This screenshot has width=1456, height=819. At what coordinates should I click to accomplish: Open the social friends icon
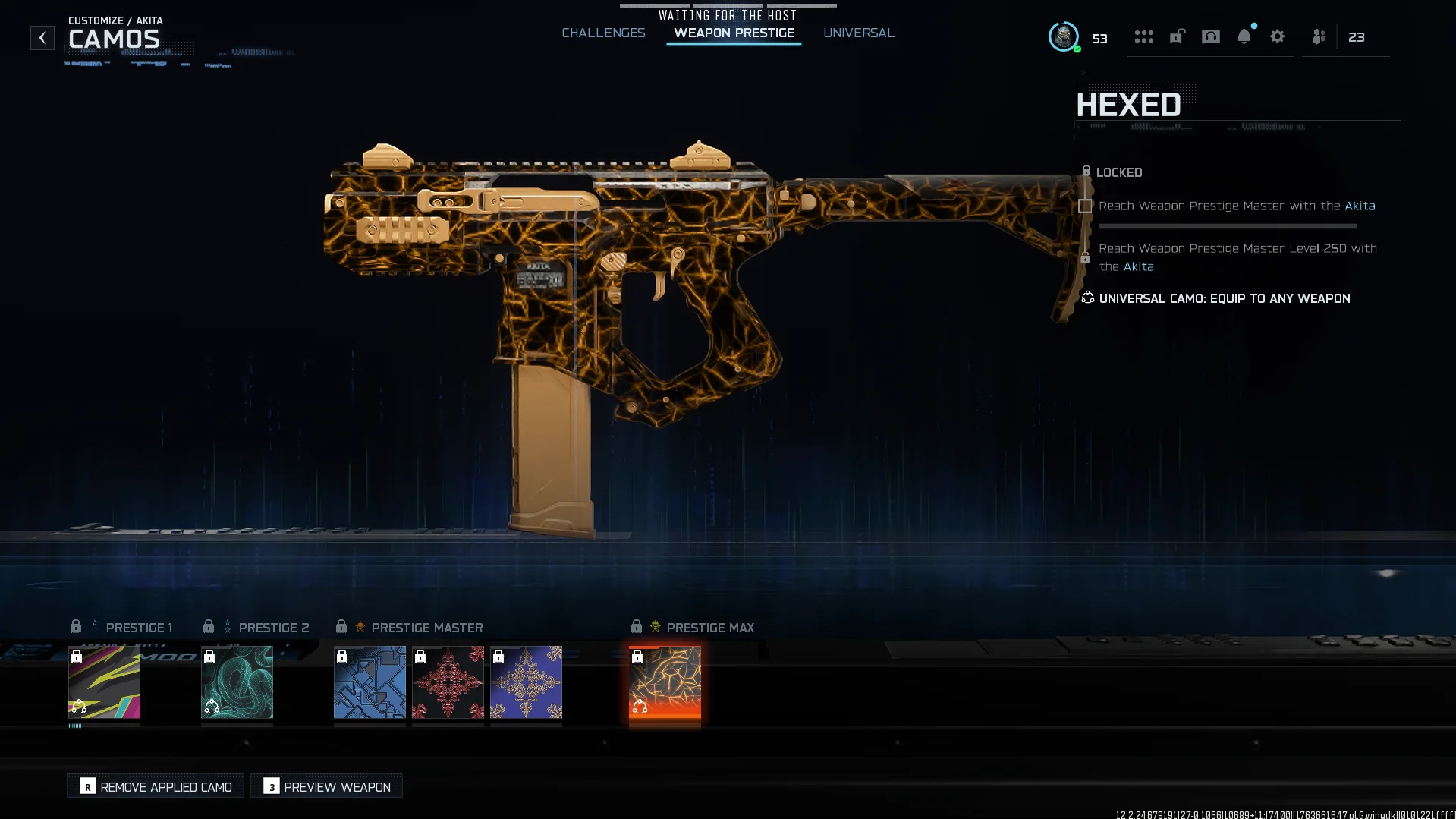(x=1319, y=36)
